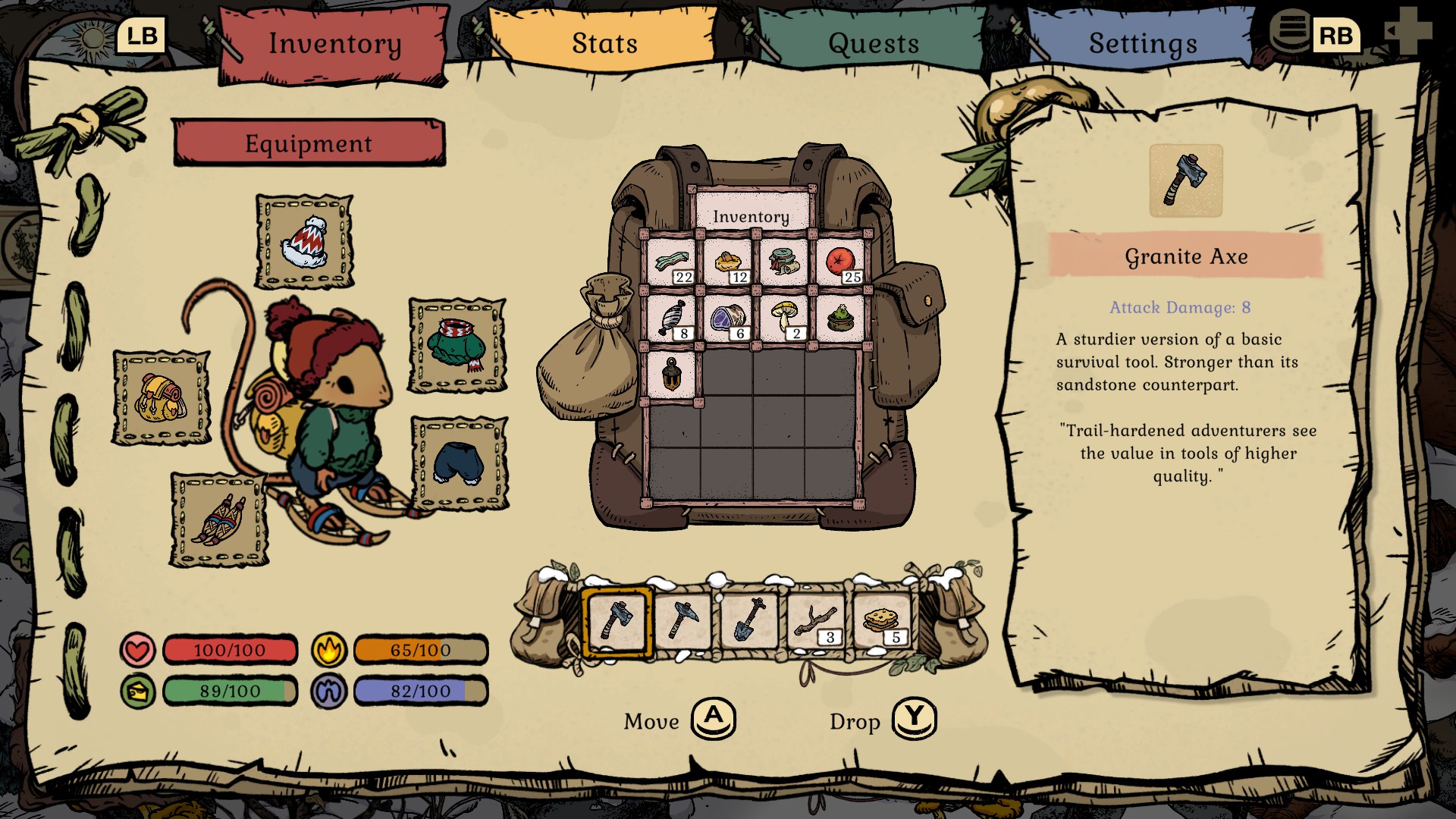Select the blue trousers equipment slot
1456x819 pixels.
[x=460, y=463]
